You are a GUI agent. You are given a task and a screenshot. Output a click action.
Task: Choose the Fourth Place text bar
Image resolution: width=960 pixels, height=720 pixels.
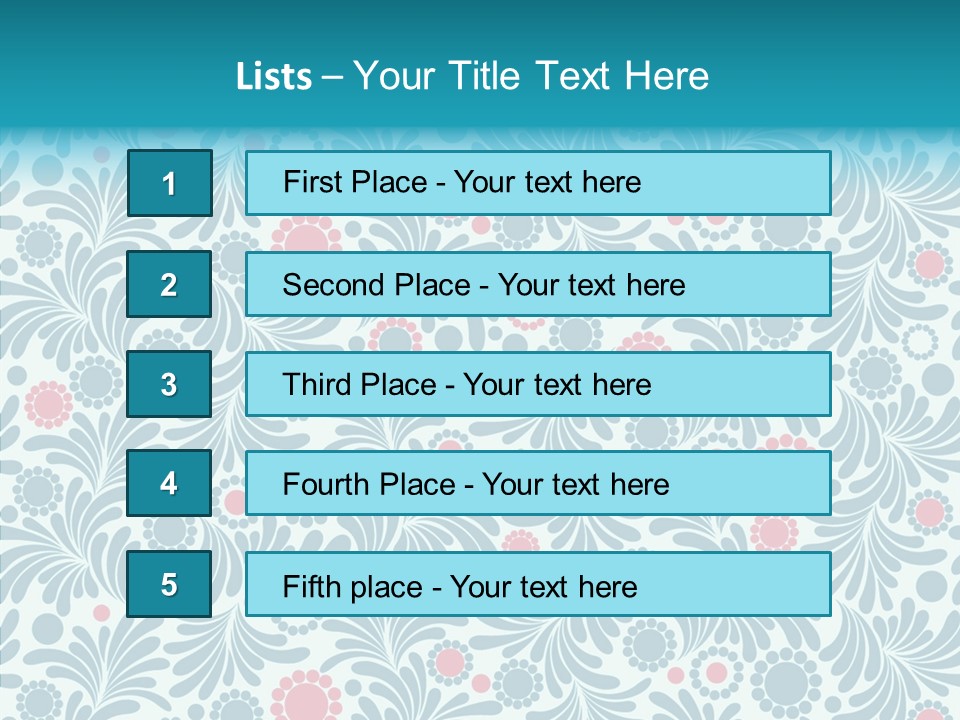tap(538, 483)
